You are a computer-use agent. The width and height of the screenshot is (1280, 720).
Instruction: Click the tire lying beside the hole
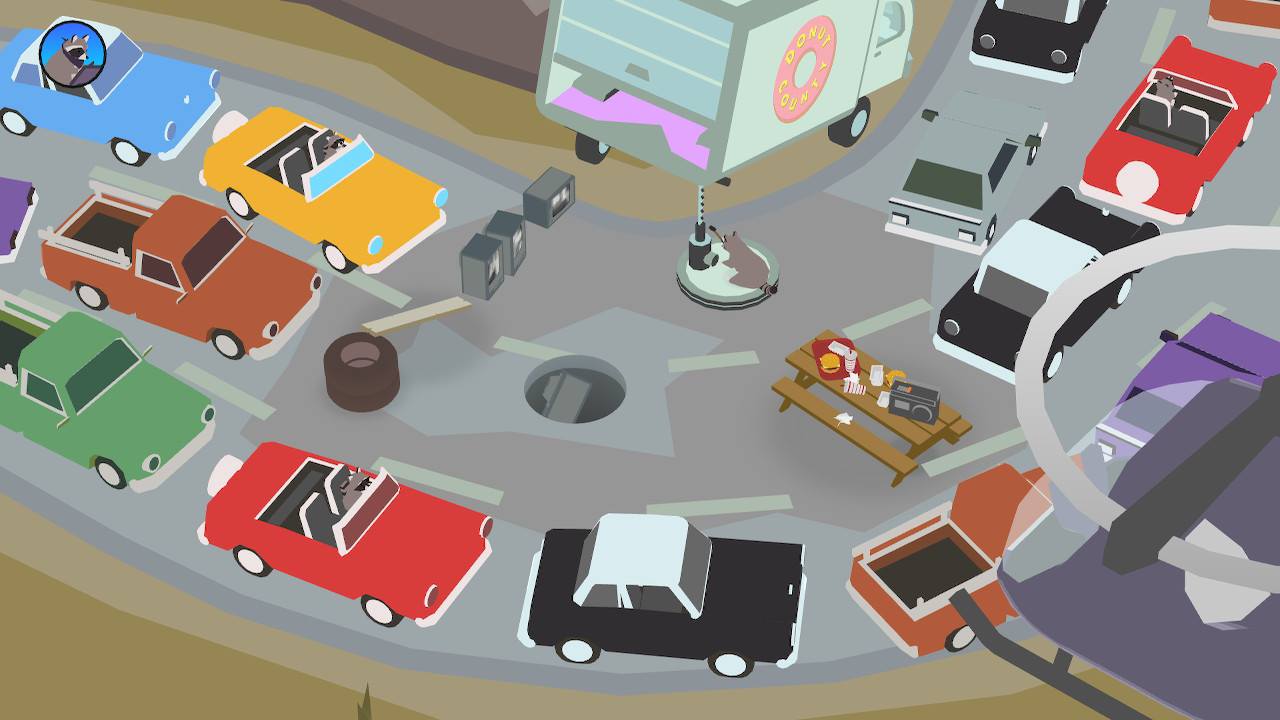pos(360,375)
